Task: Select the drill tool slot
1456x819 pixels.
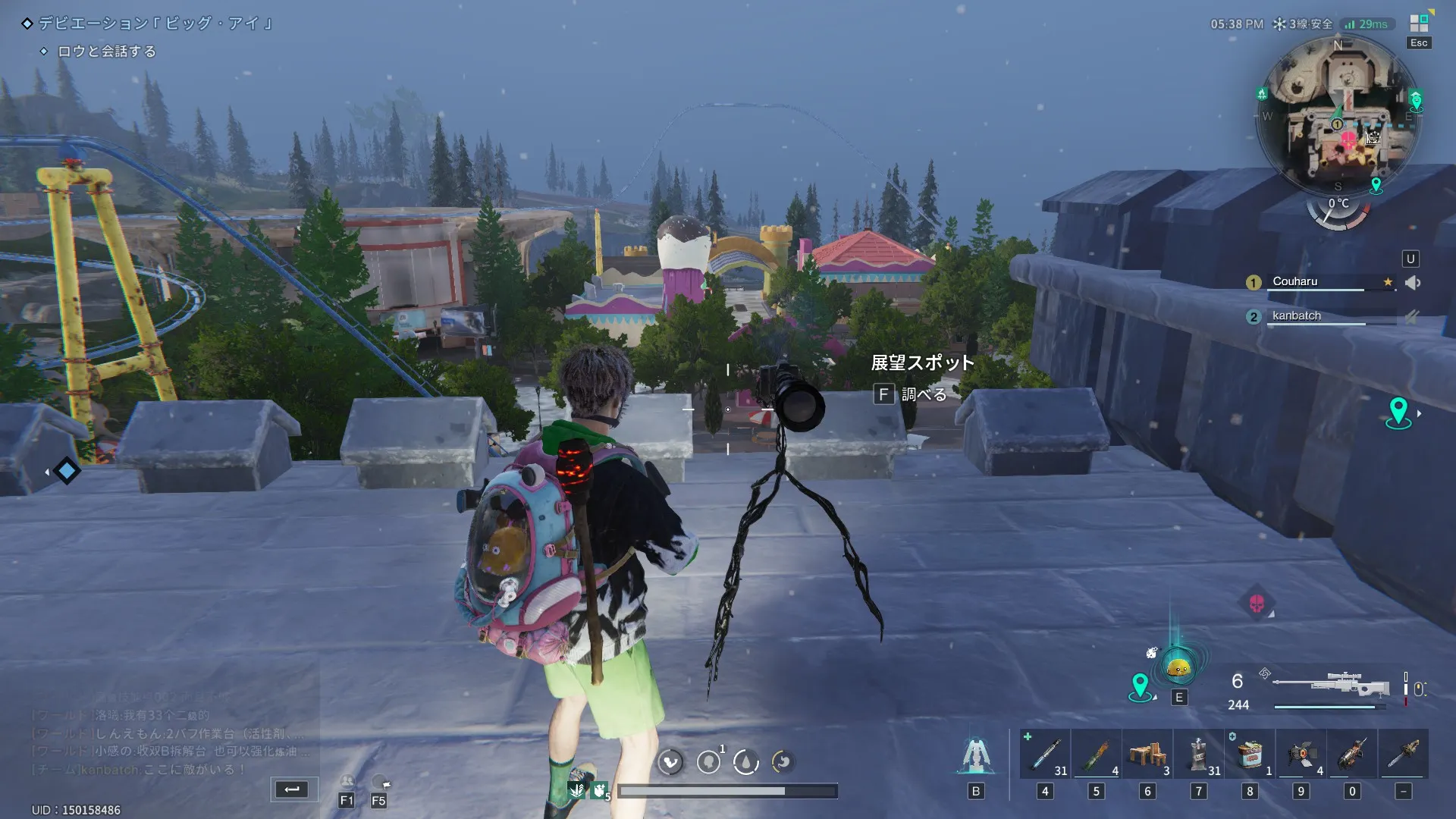Action: [1352, 754]
